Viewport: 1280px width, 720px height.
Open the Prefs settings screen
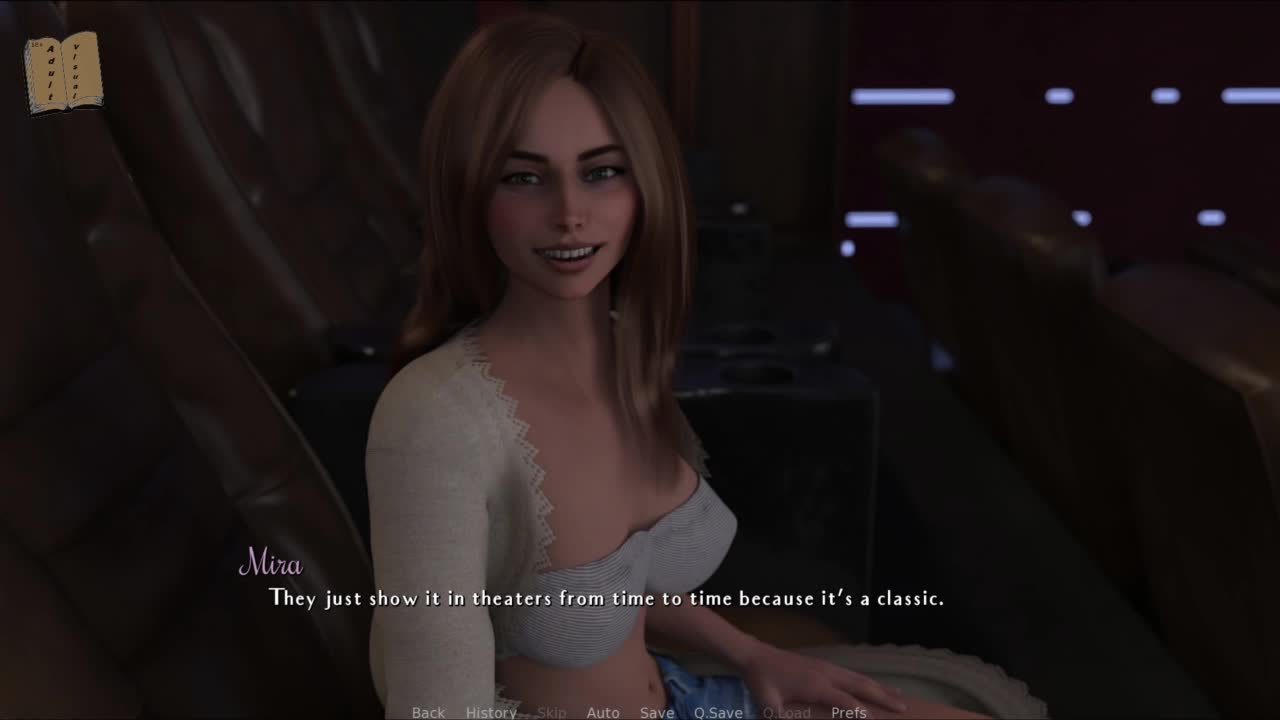849,712
